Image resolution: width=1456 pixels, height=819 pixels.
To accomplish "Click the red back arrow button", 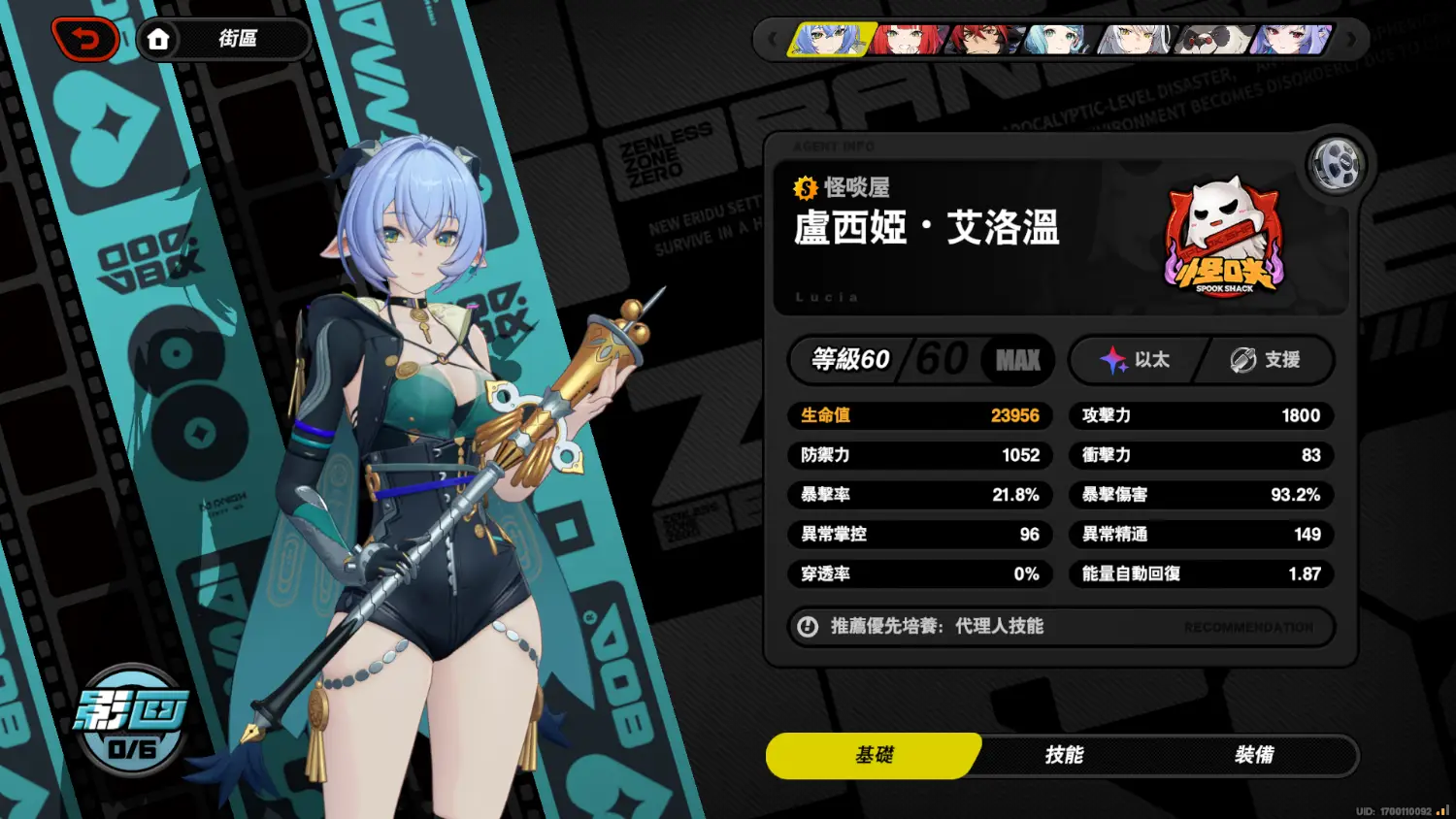I will tap(85, 40).
